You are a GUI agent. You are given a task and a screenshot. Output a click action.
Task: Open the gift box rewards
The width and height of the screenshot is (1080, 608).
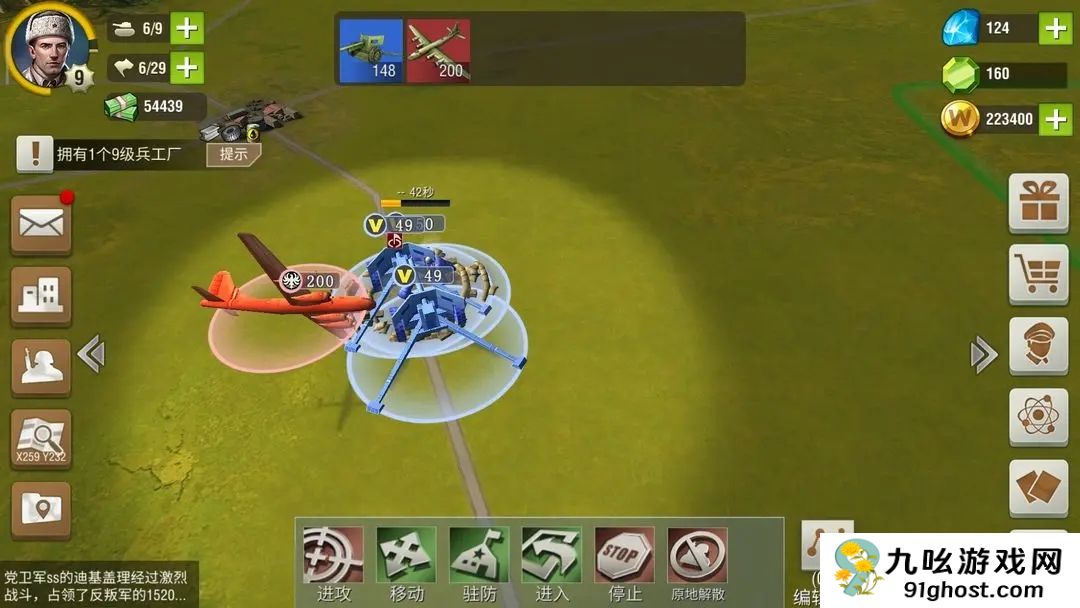1038,203
